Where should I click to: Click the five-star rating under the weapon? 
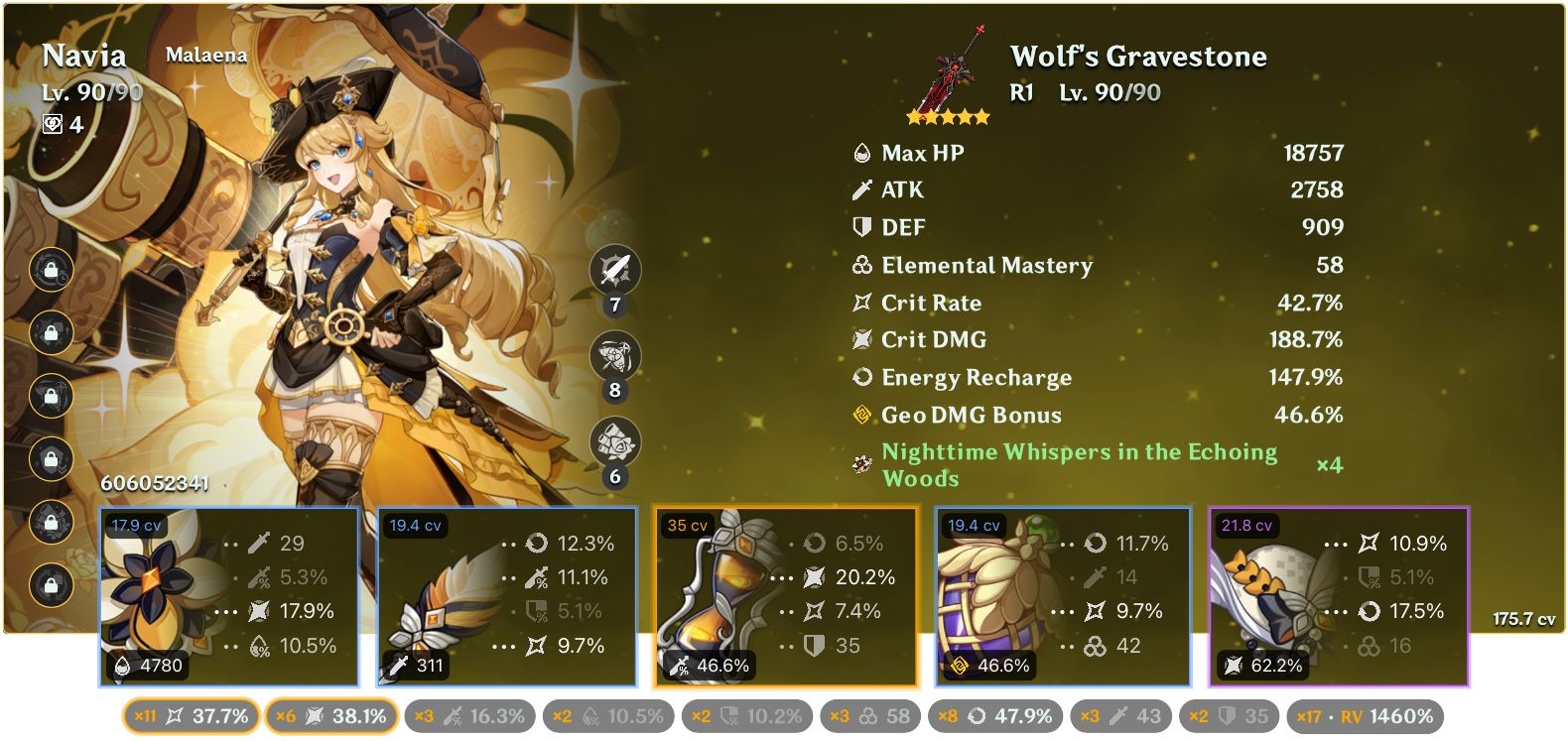949,117
